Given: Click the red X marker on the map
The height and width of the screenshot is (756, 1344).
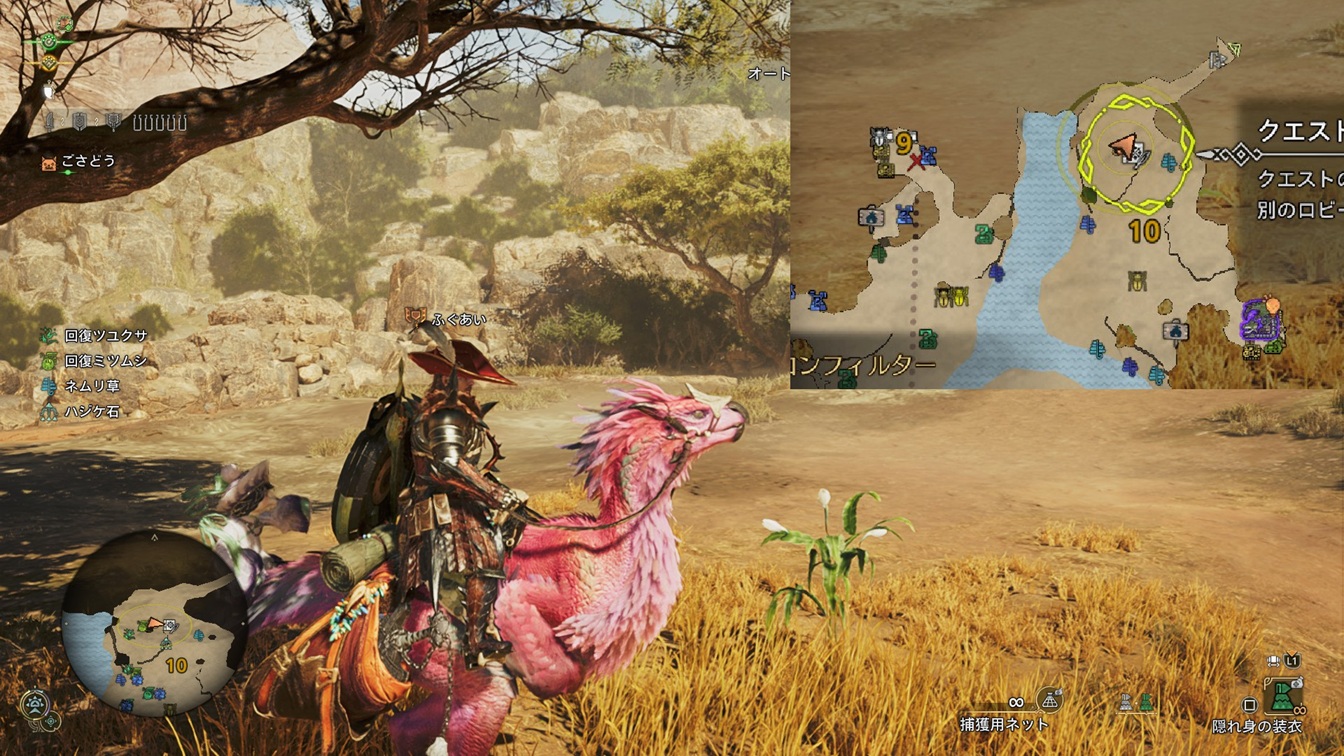Looking at the screenshot, I should coord(916,161).
